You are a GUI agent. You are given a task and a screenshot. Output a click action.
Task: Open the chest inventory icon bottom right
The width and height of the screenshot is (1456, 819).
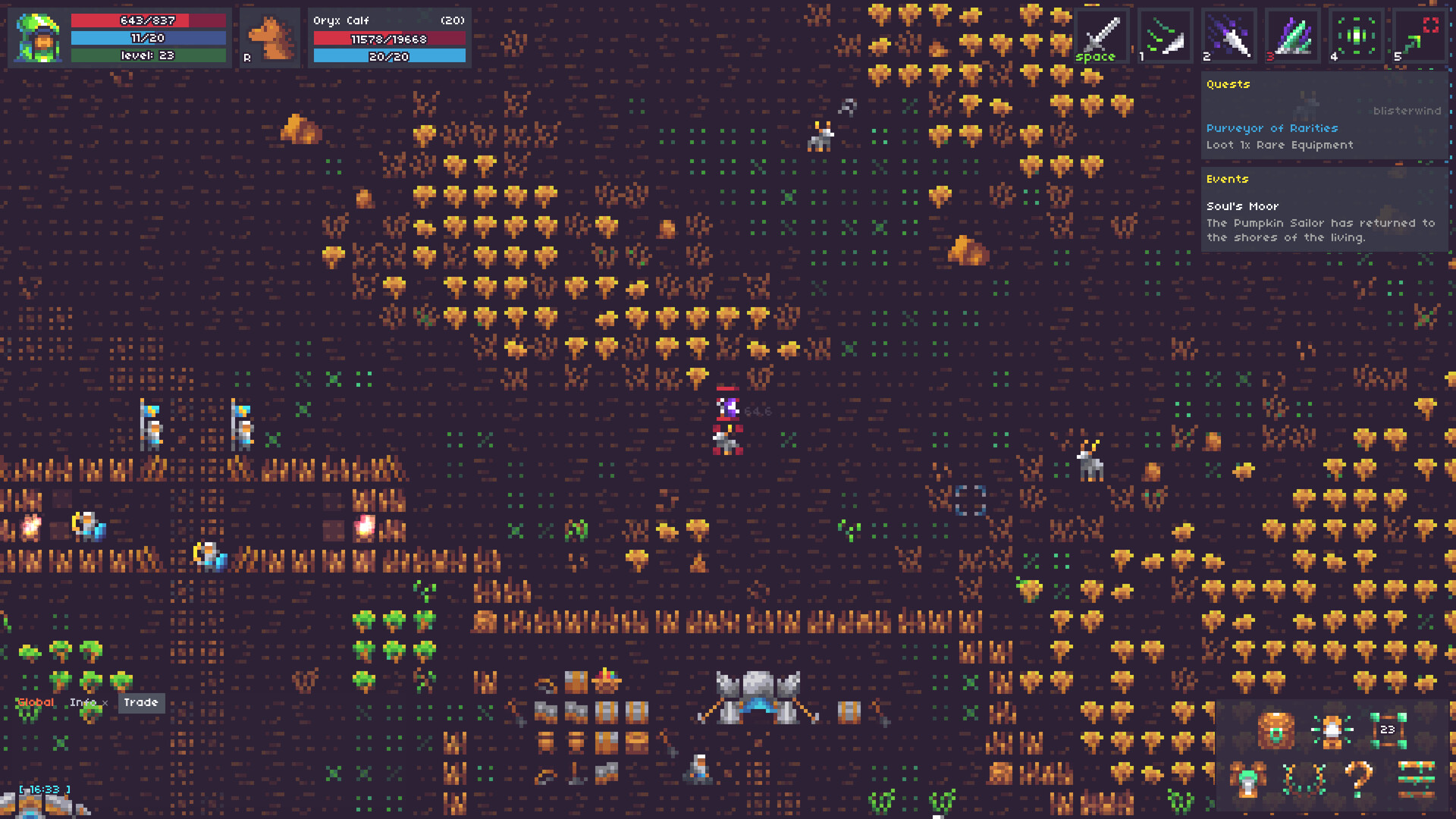[x=1276, y=731]
